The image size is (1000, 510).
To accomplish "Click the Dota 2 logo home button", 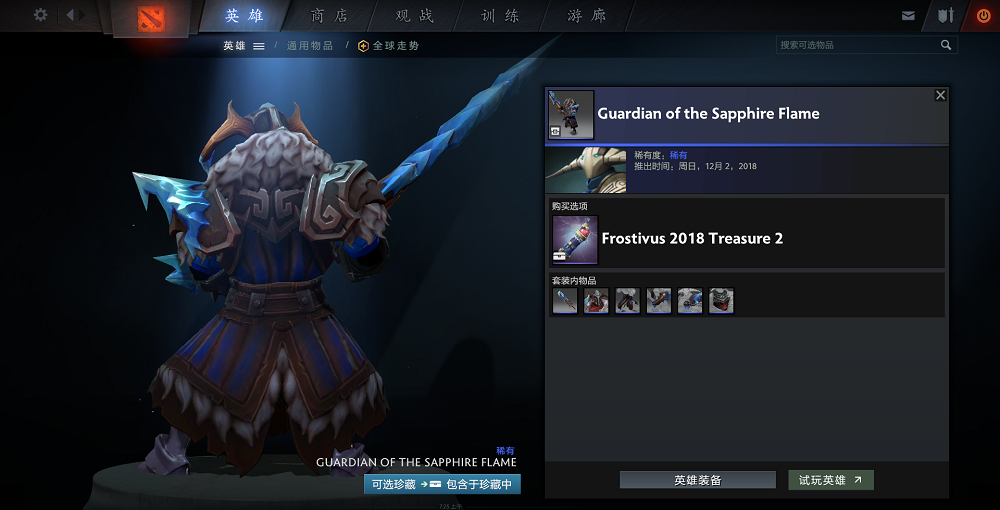I will (152, 18).
